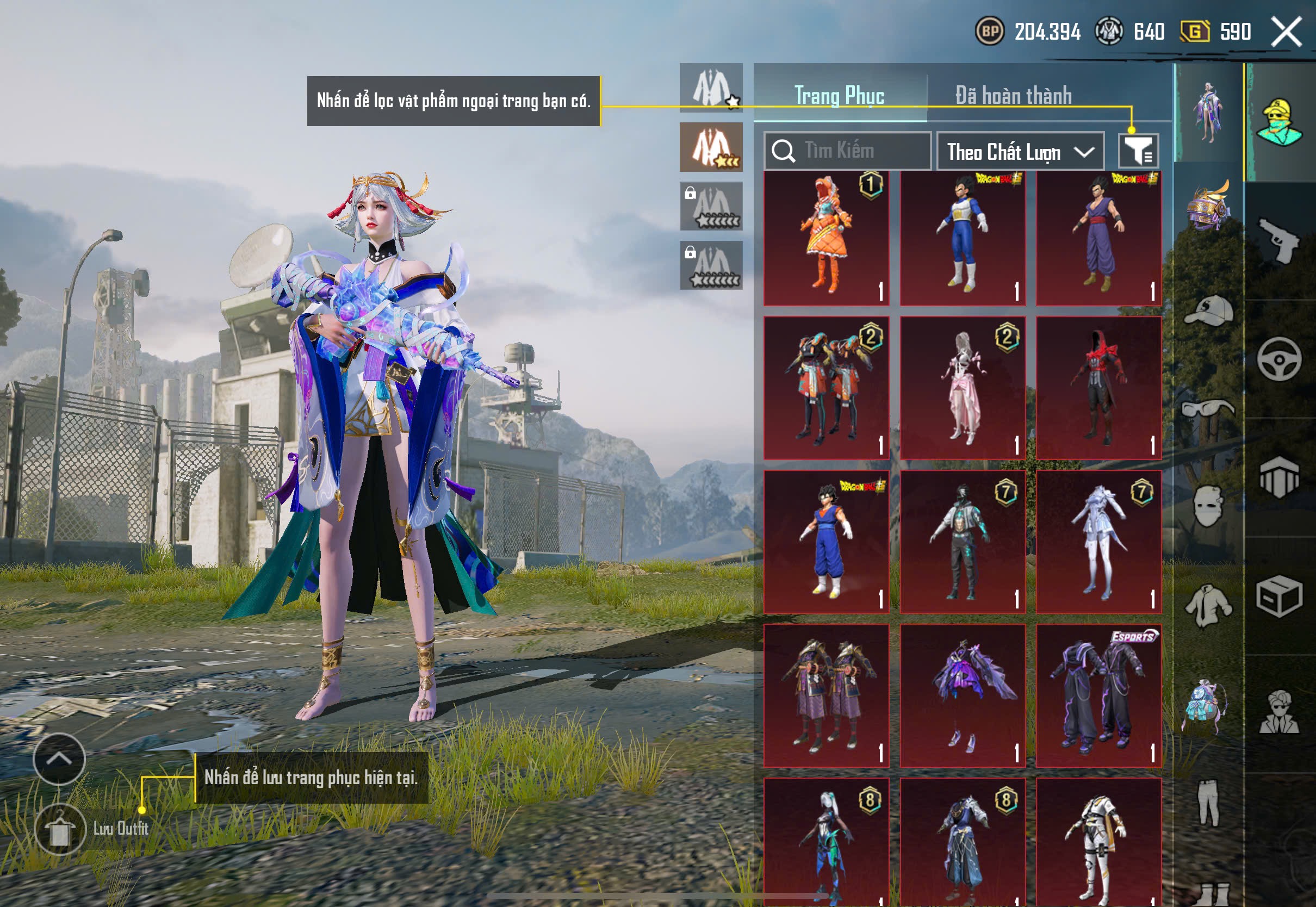1316x907 pixels.
Task: Choose the Esports purple black outfit set
Action: click(1099, 695)
